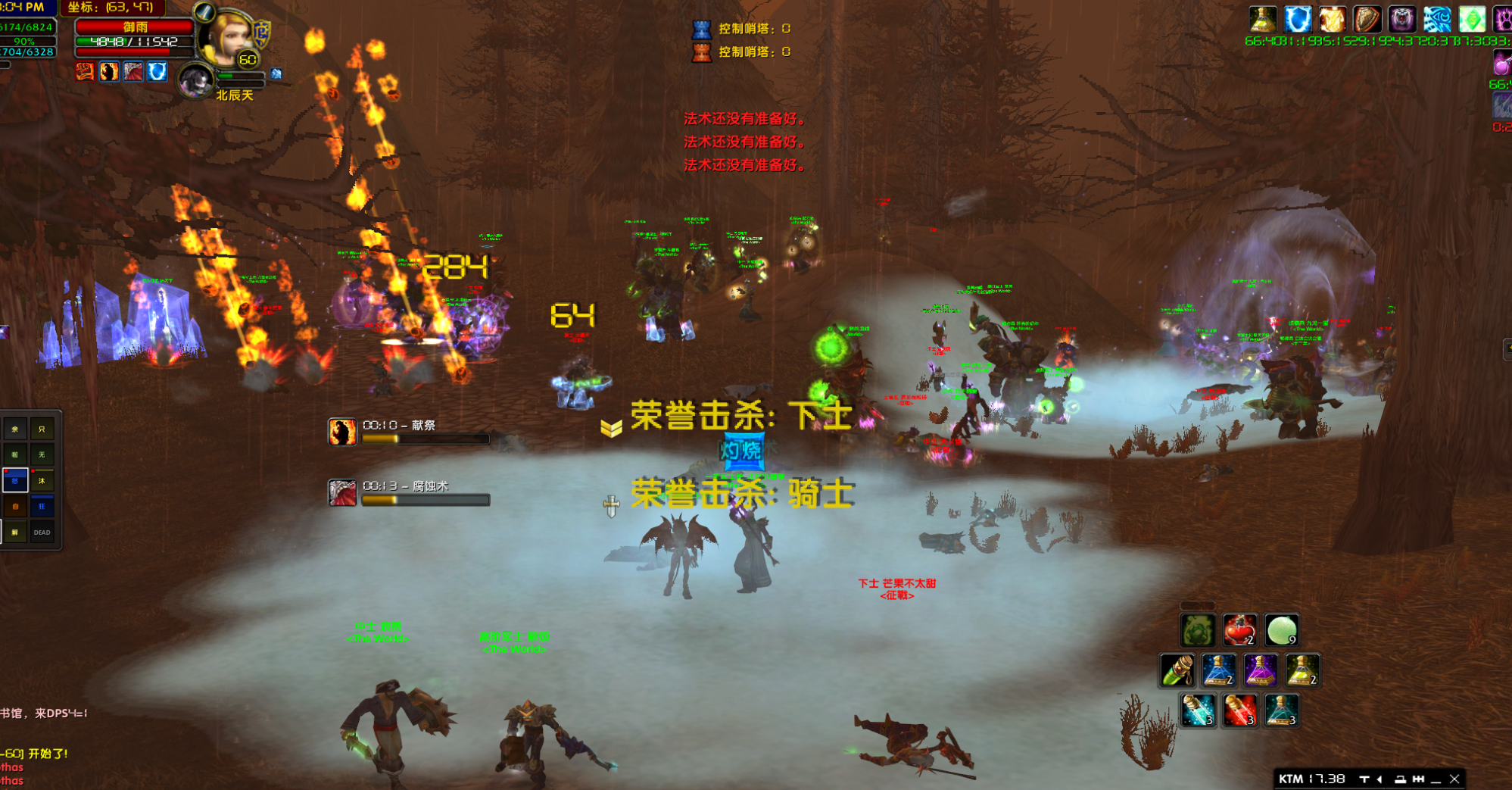Viewport: 1512px width, 790px height.
Task: Collapse the KTM threat meter via its arrow button
Action: 1379,778
